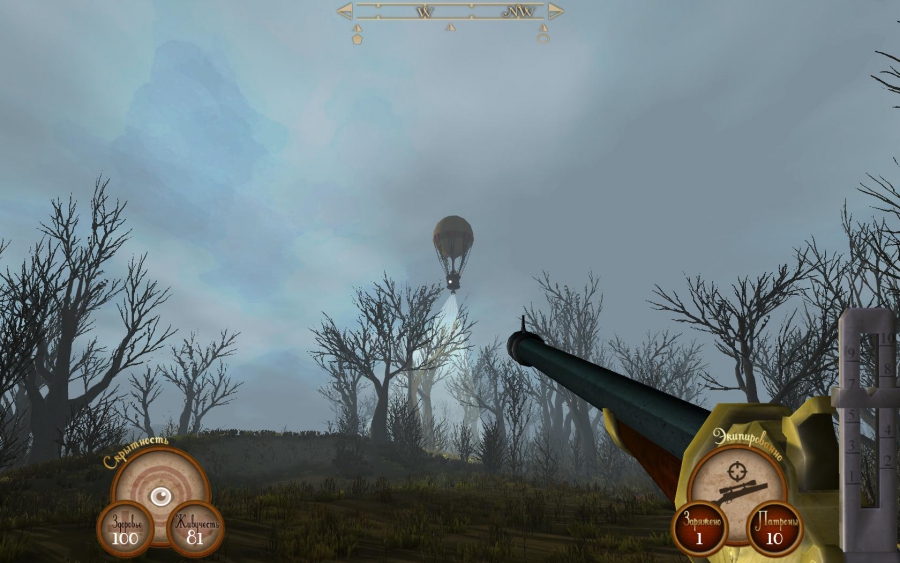Click the compass right arrow

click(556, 11)
